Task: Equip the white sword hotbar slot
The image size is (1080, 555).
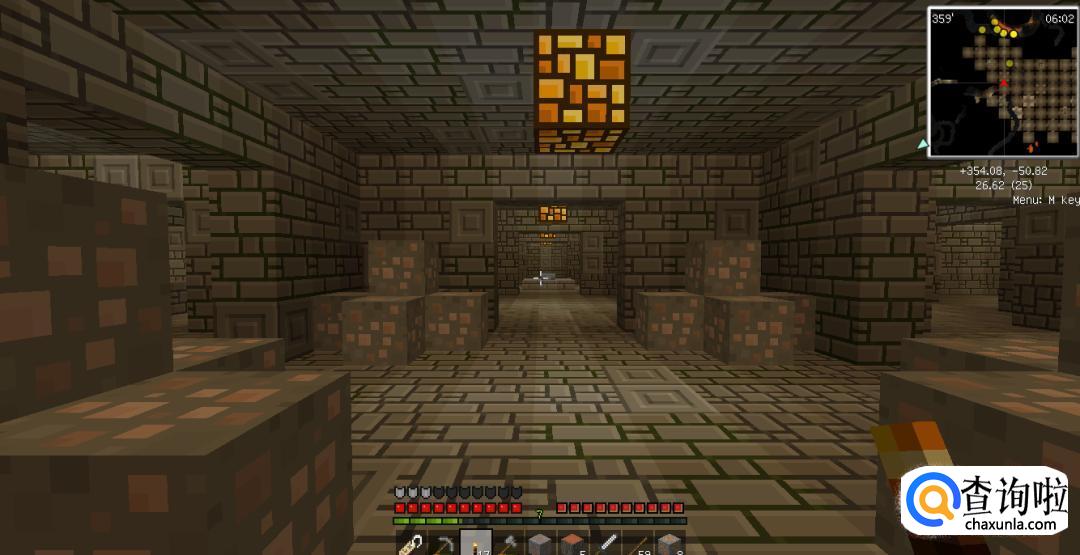Action: click(605, 543)
